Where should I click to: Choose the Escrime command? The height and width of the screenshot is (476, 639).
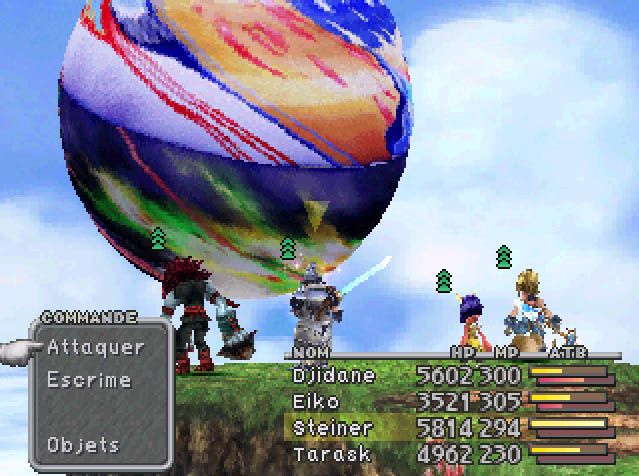tap(89, 380)
